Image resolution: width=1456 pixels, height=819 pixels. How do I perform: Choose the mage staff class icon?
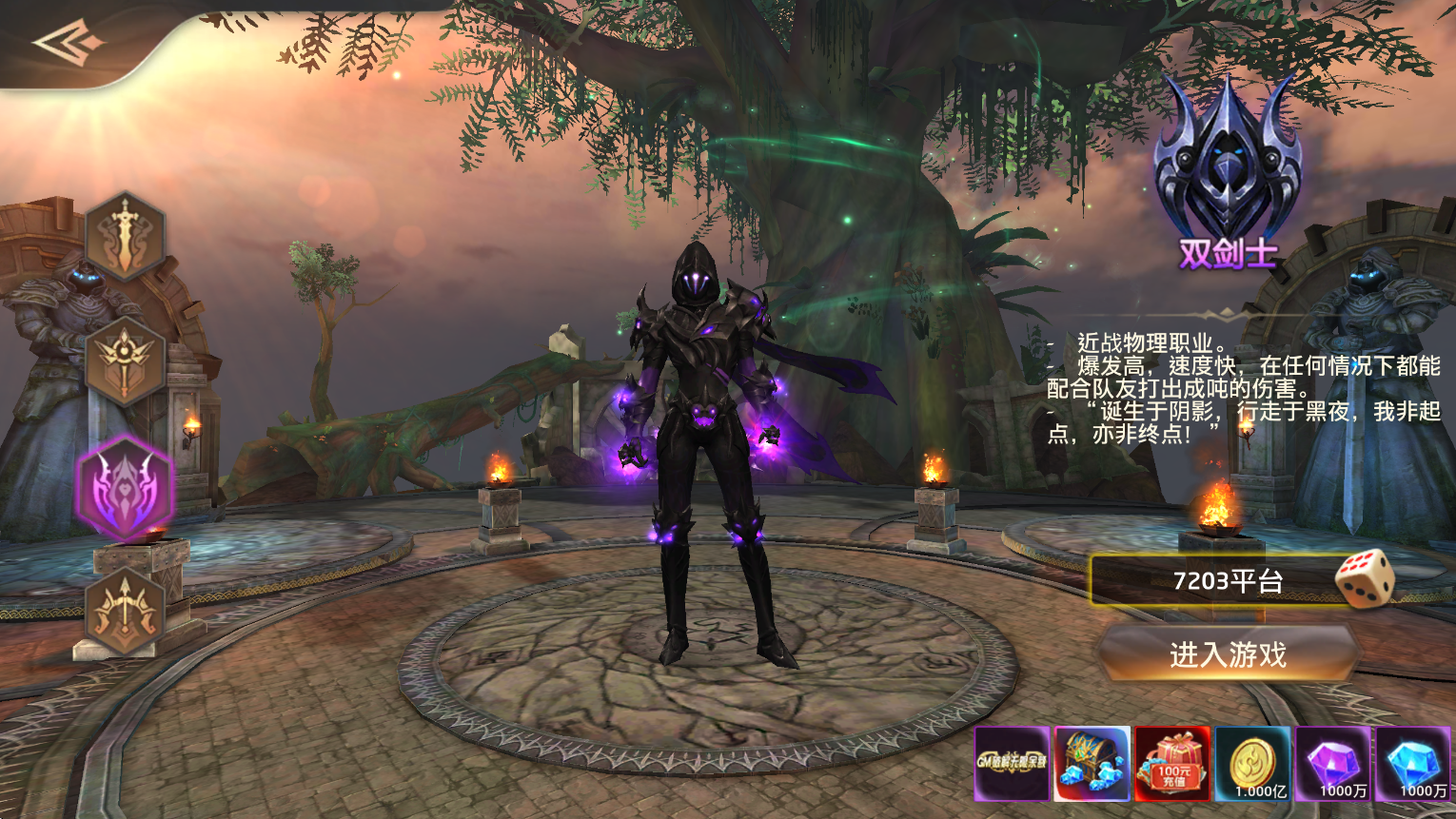click(x=125, y=362)
